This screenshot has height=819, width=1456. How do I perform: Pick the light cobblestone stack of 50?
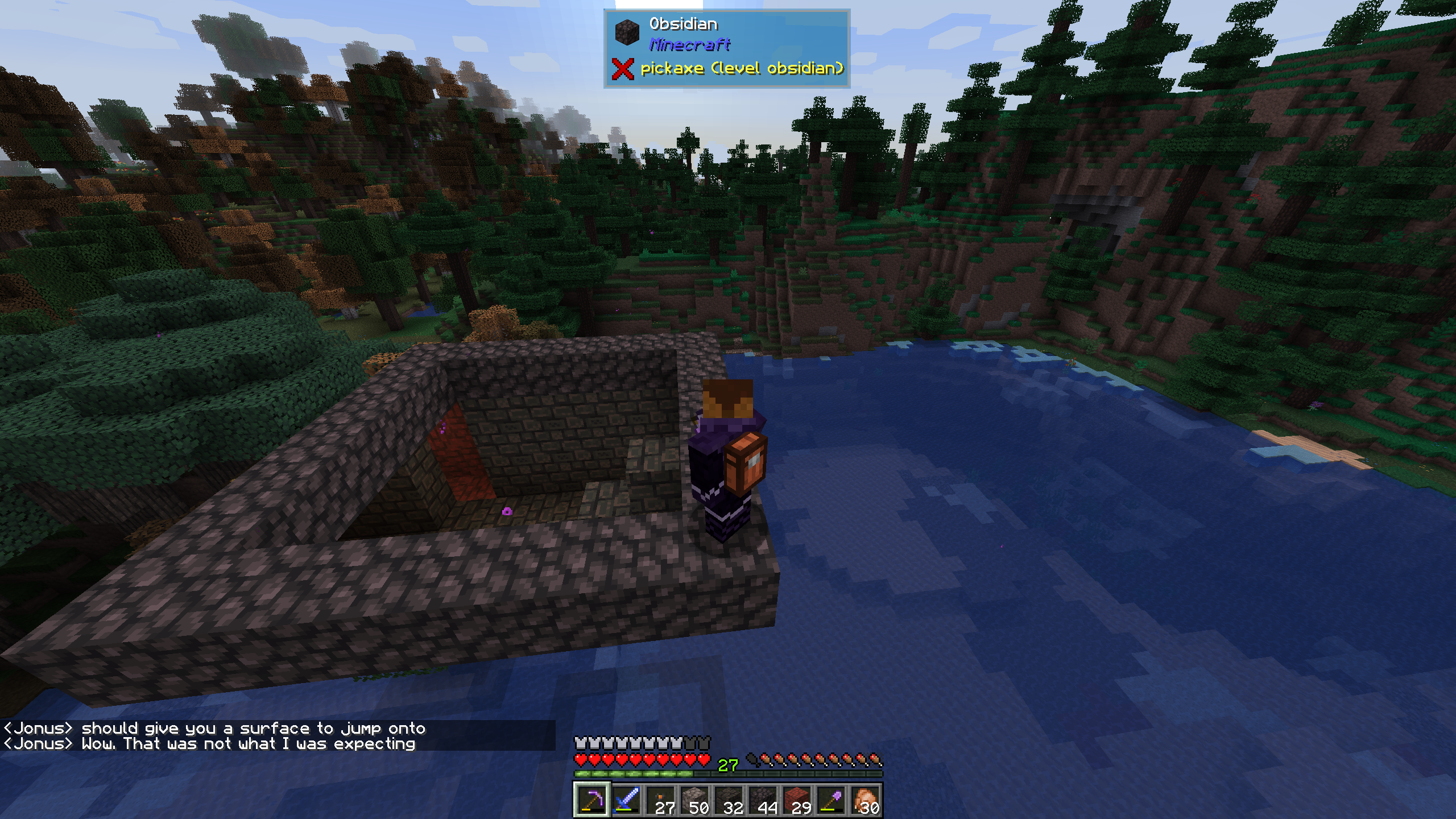[x=694, y=800]
